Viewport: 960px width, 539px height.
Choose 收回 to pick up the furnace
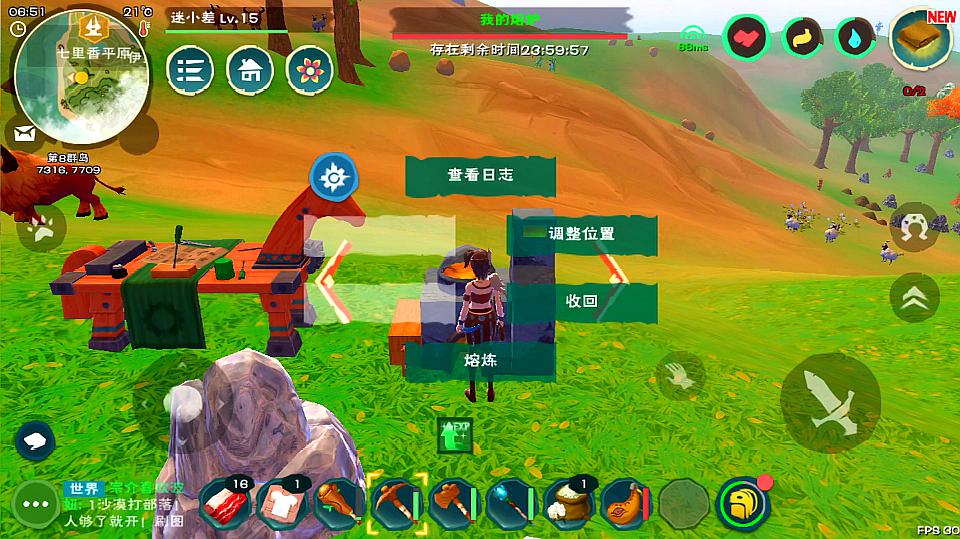point(582,301)
